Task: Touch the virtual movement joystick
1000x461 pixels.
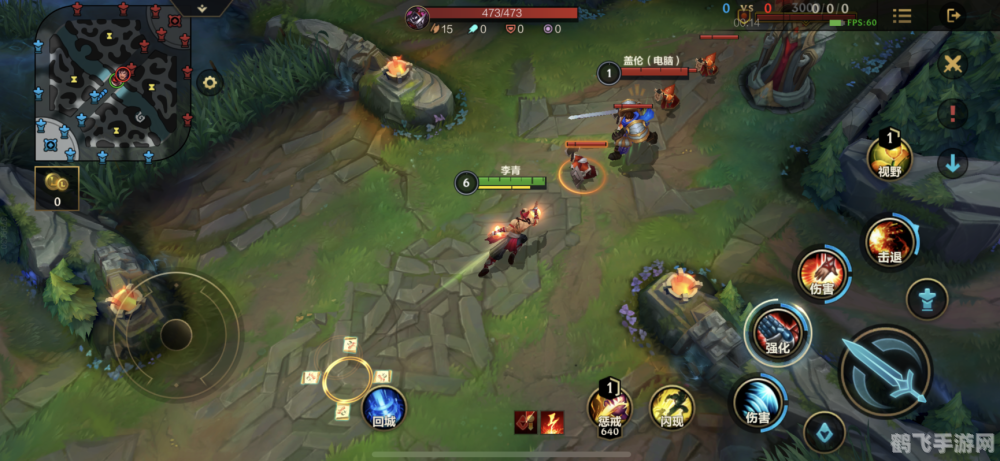Action: tap(176, 334)
